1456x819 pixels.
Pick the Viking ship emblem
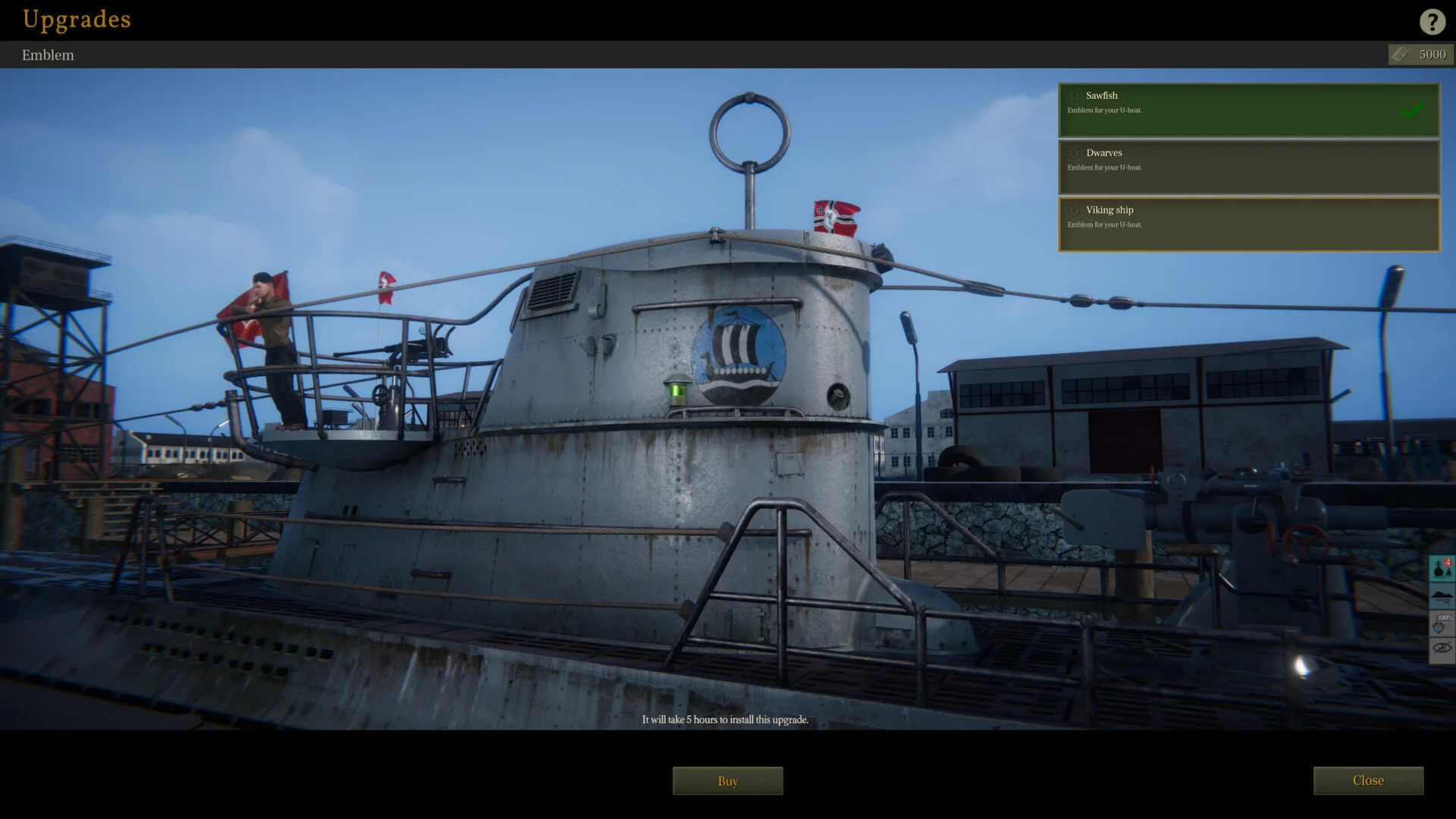(1248, 224)
